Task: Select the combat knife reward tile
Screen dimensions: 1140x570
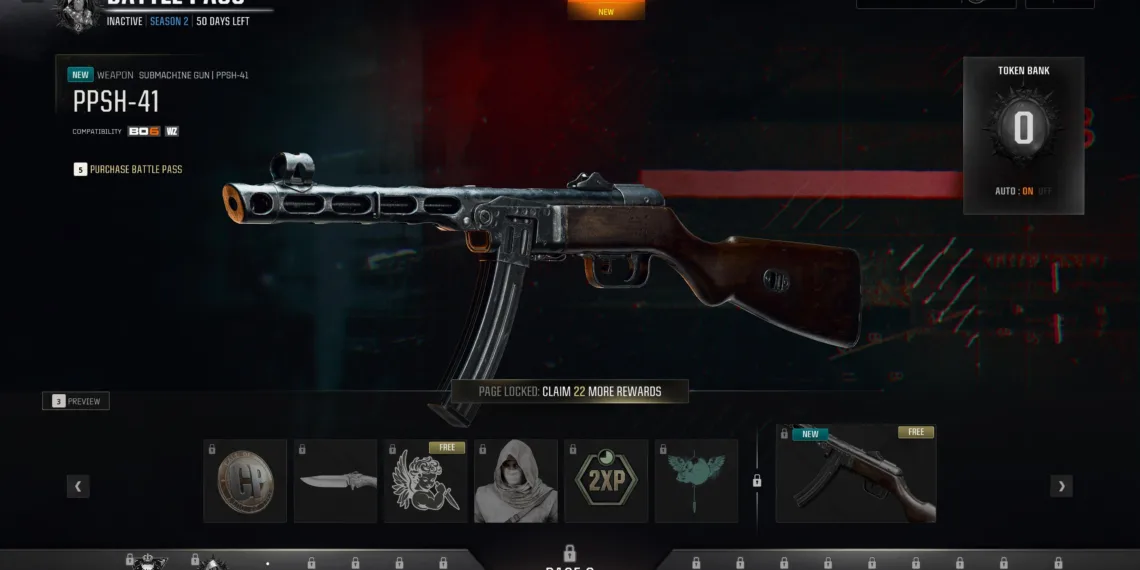Action: tap(335, 481)
